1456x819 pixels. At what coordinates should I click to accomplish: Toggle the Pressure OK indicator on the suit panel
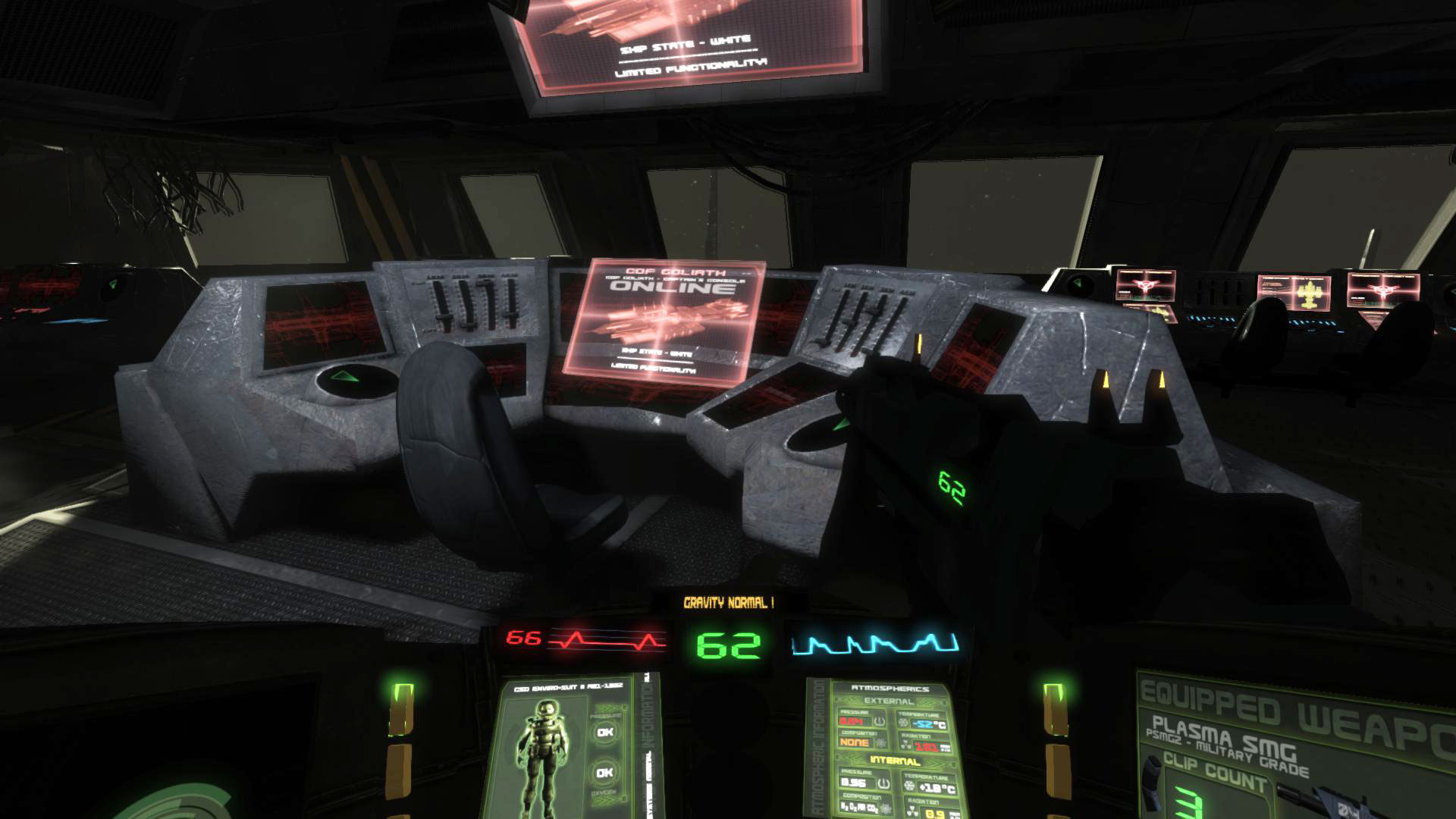[x=604, y=733]
